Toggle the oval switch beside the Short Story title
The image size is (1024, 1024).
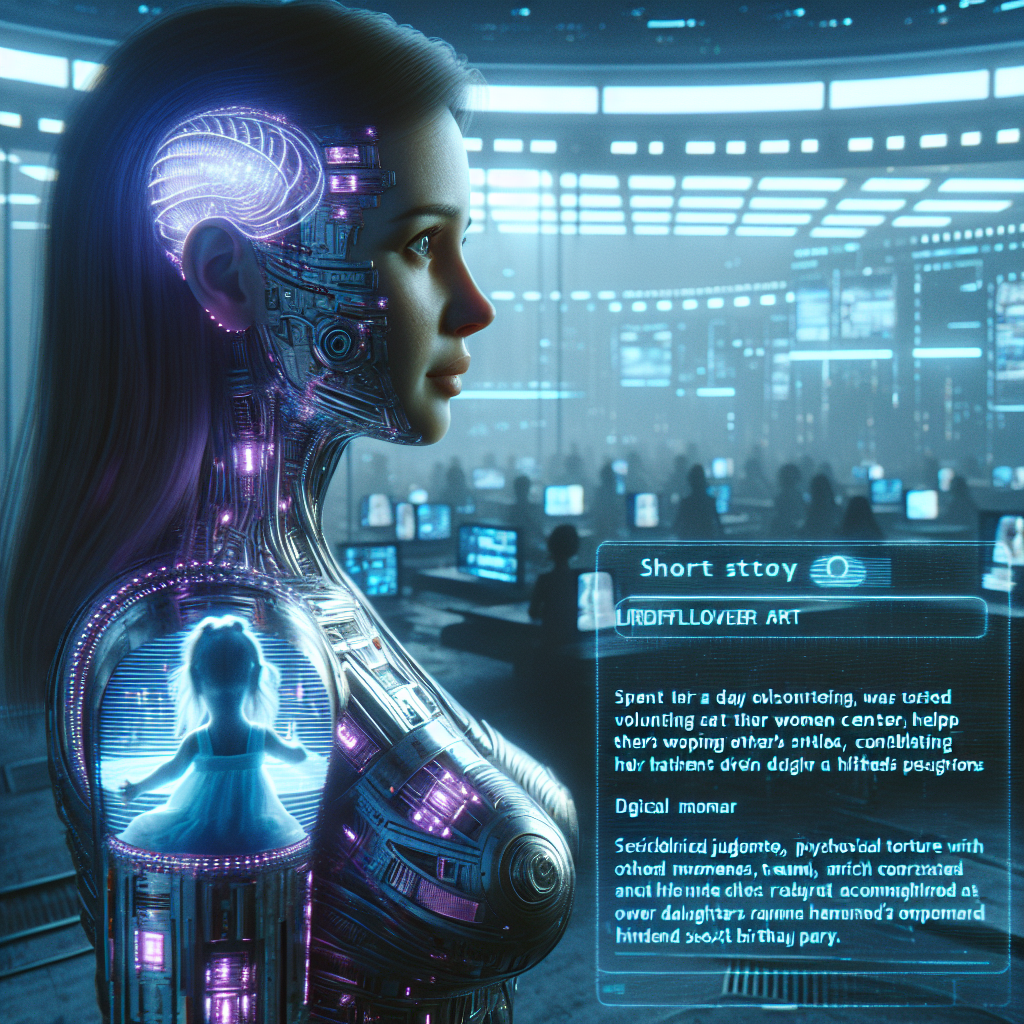pos(836,570)
